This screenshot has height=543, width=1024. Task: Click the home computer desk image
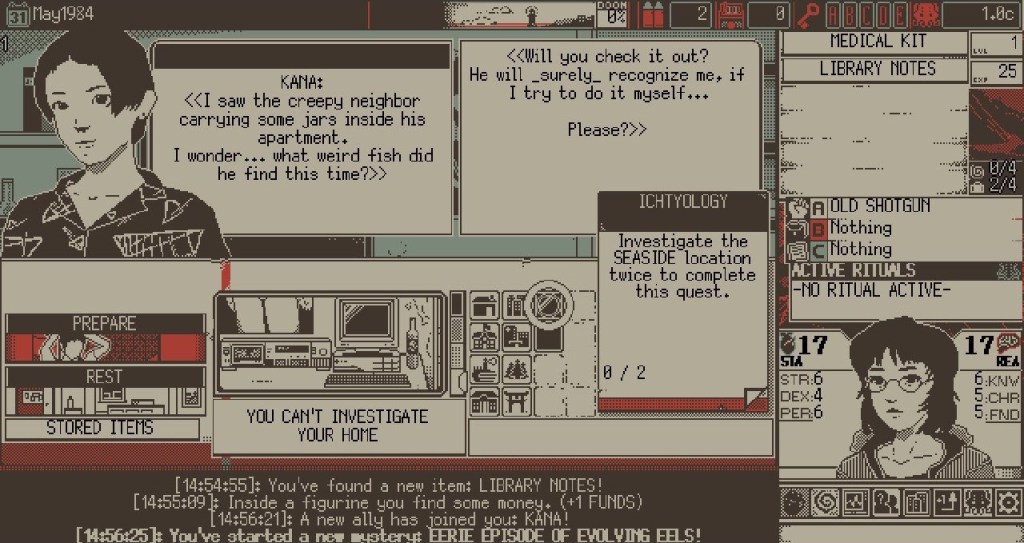(331, 343)
